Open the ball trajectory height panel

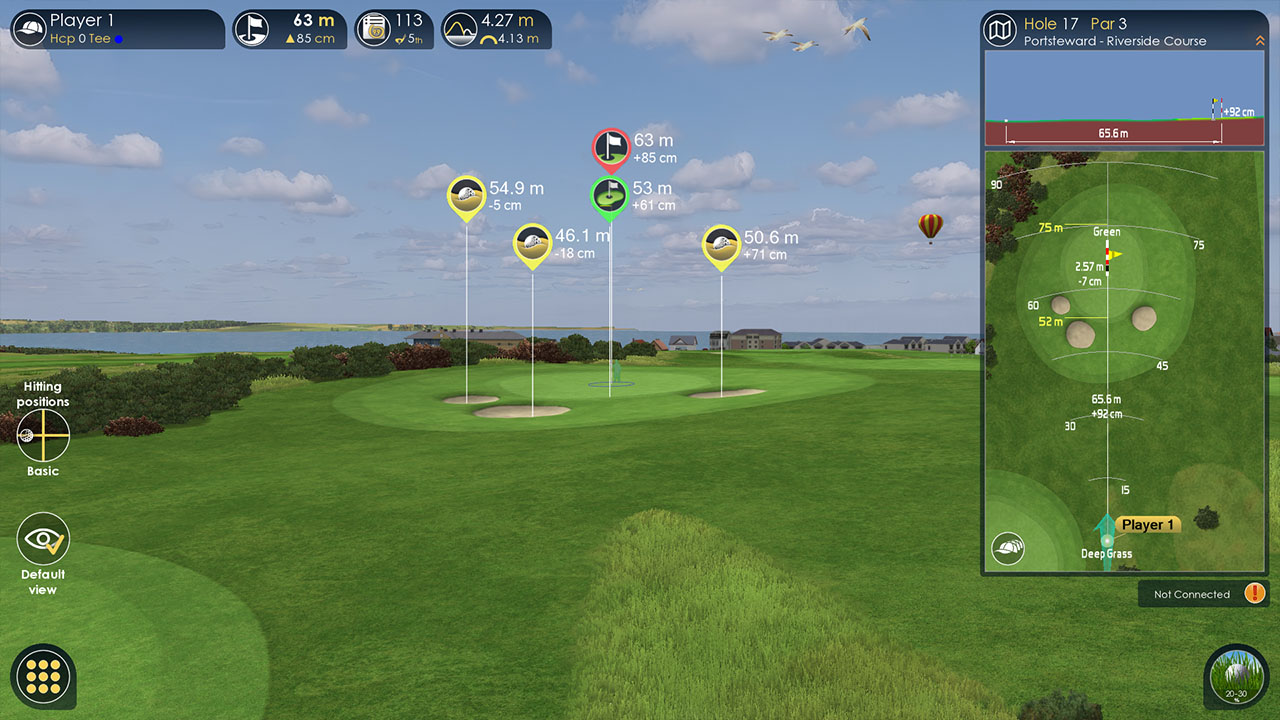point(496,29)
